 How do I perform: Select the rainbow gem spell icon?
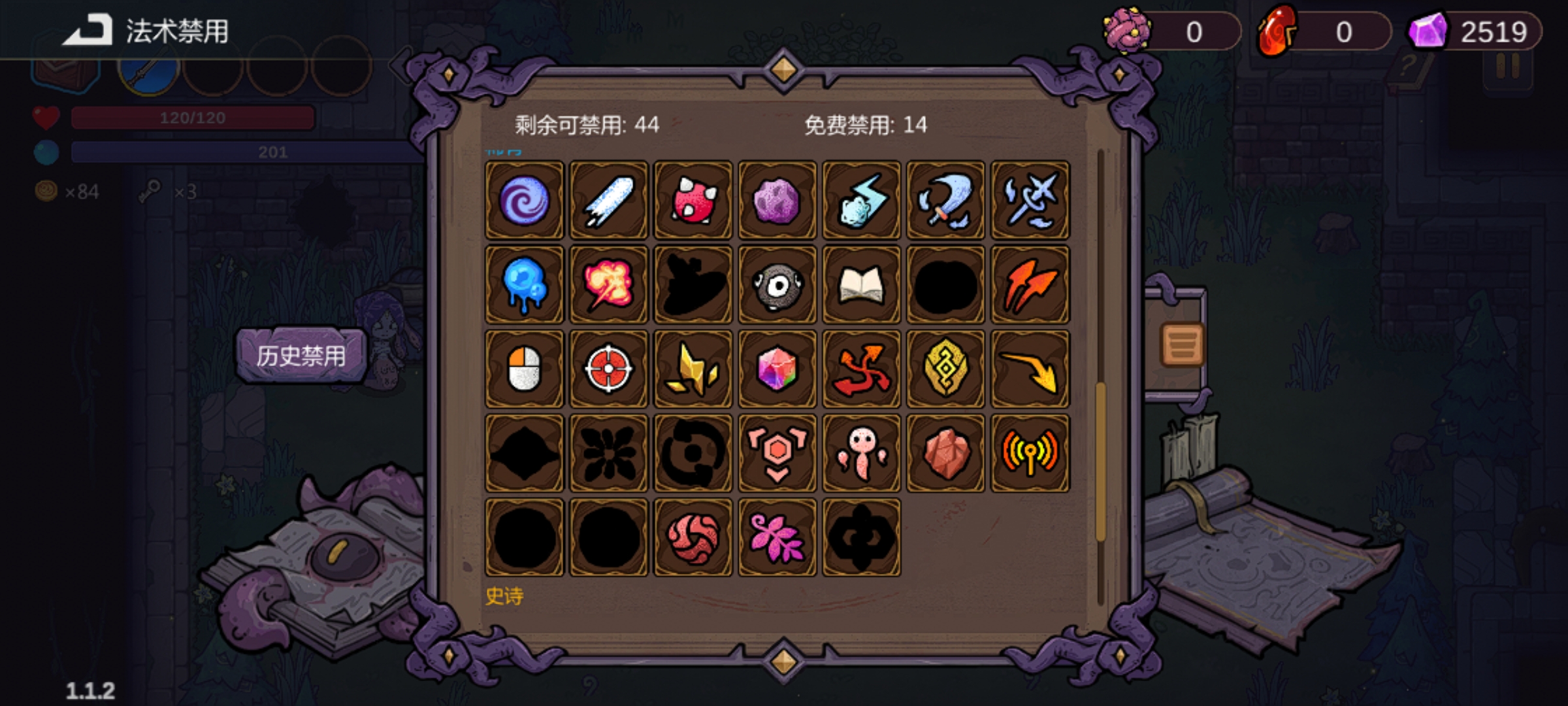pyautogui.click(x=776, y=368)
